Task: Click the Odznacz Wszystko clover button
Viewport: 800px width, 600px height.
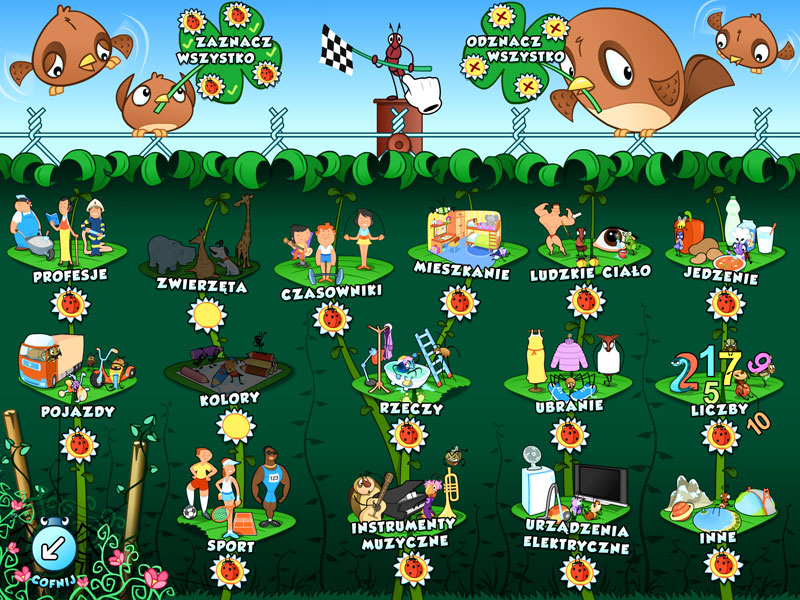Action: click(516, 47)
